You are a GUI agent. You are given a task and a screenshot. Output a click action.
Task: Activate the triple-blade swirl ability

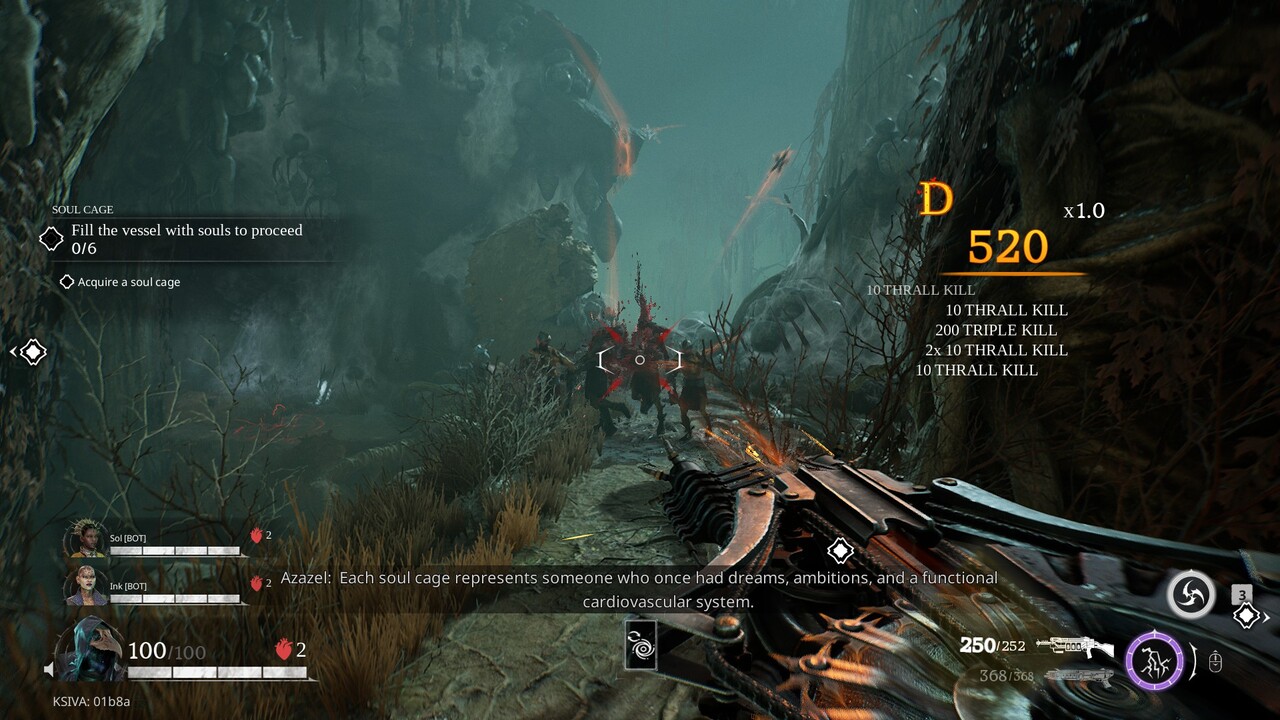click(1191, 595)
